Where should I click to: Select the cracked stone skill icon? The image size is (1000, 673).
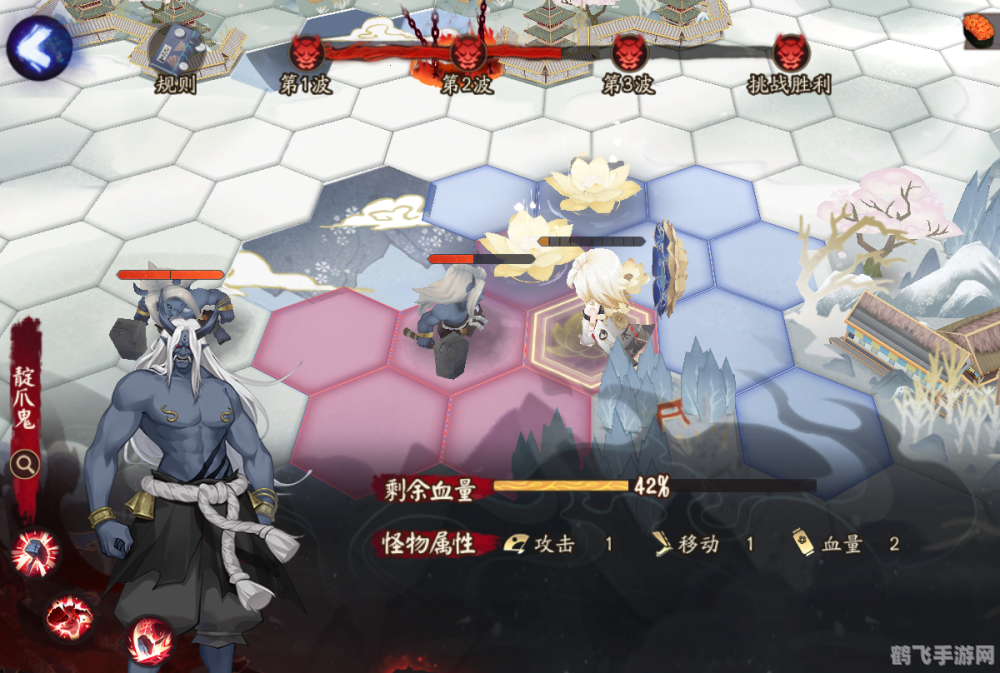[x=151, y=641]
